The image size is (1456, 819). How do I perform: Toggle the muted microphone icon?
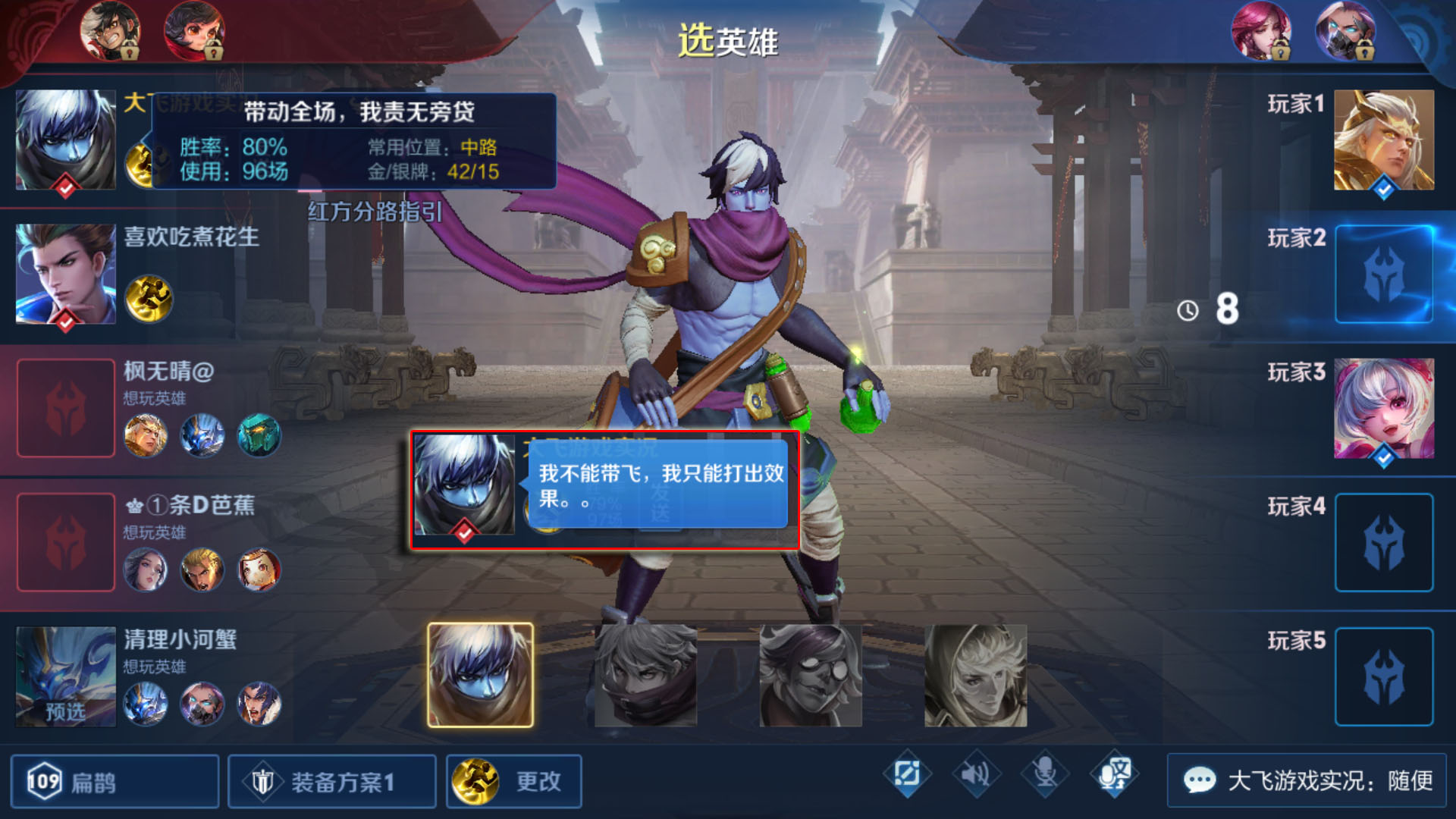click(1045, 774)
